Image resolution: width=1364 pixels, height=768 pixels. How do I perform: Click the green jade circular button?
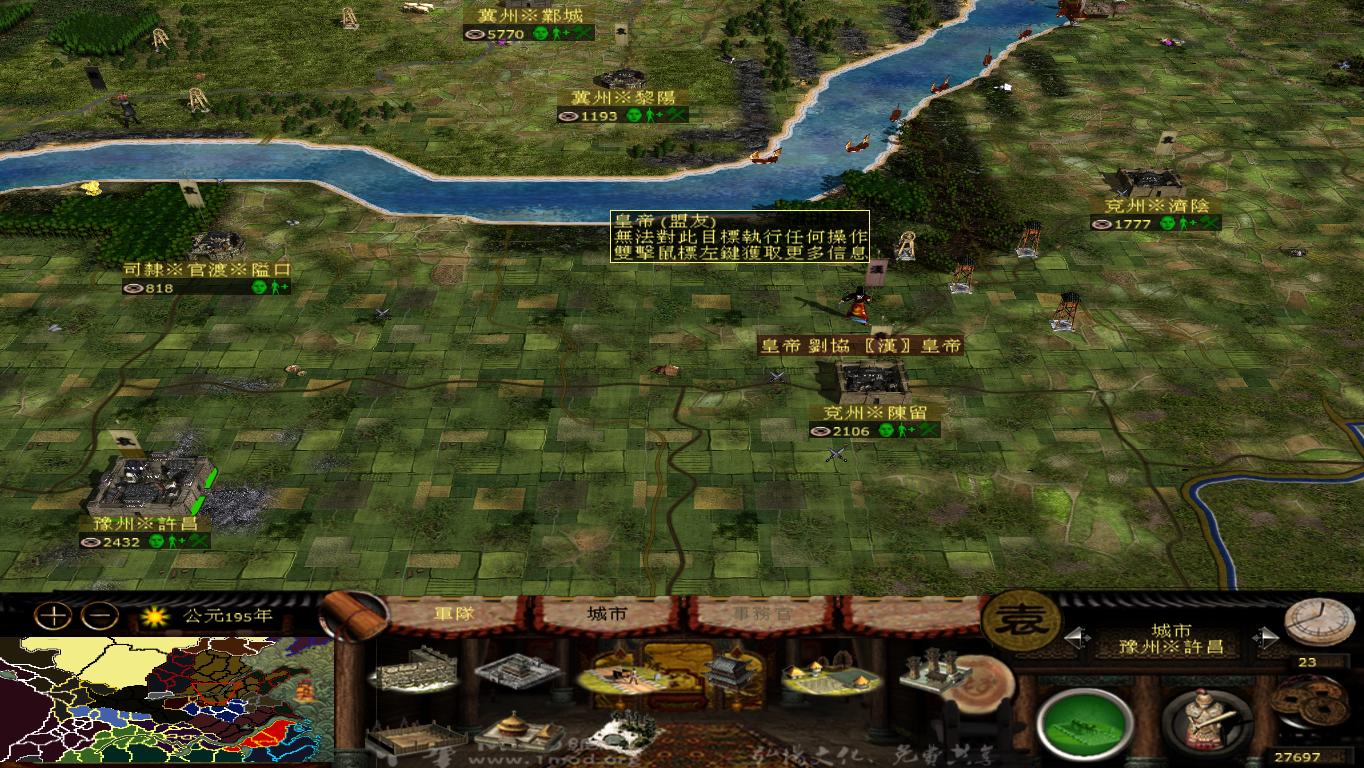1083,719
